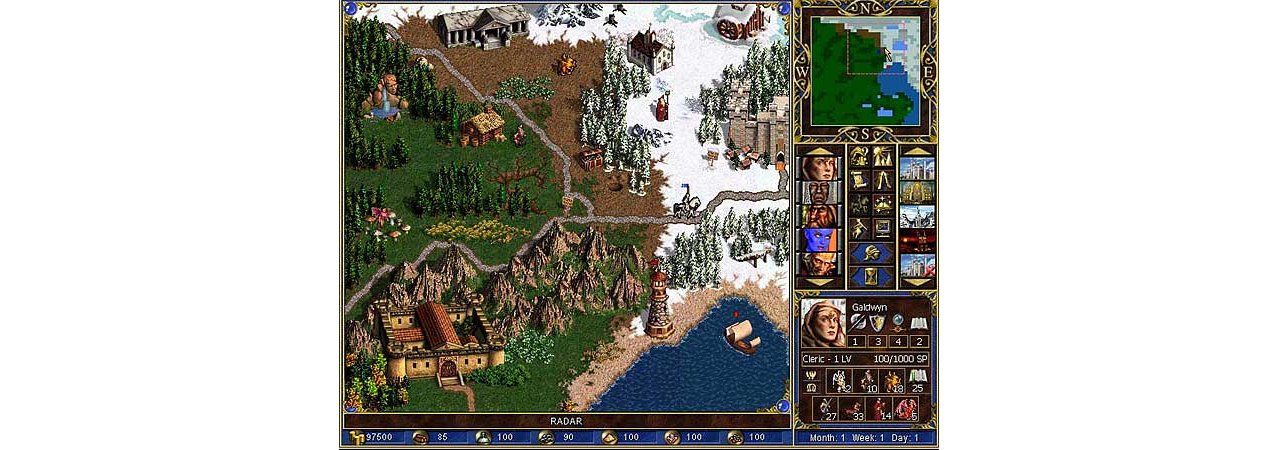Image resolution: width=1278 pixels, height=450 pixels.
Task: Select the fiery red Inferno town thumbnail
Action: pos(917,242)
